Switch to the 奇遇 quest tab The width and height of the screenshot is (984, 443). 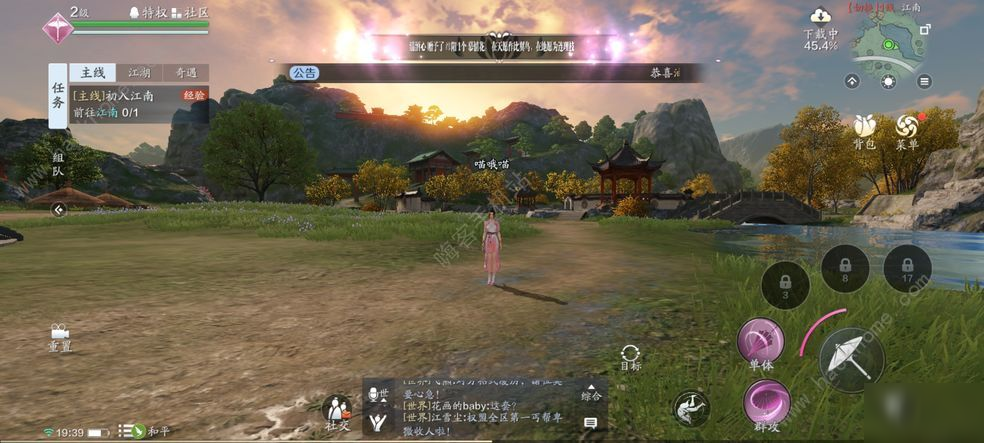click(186, 73)
